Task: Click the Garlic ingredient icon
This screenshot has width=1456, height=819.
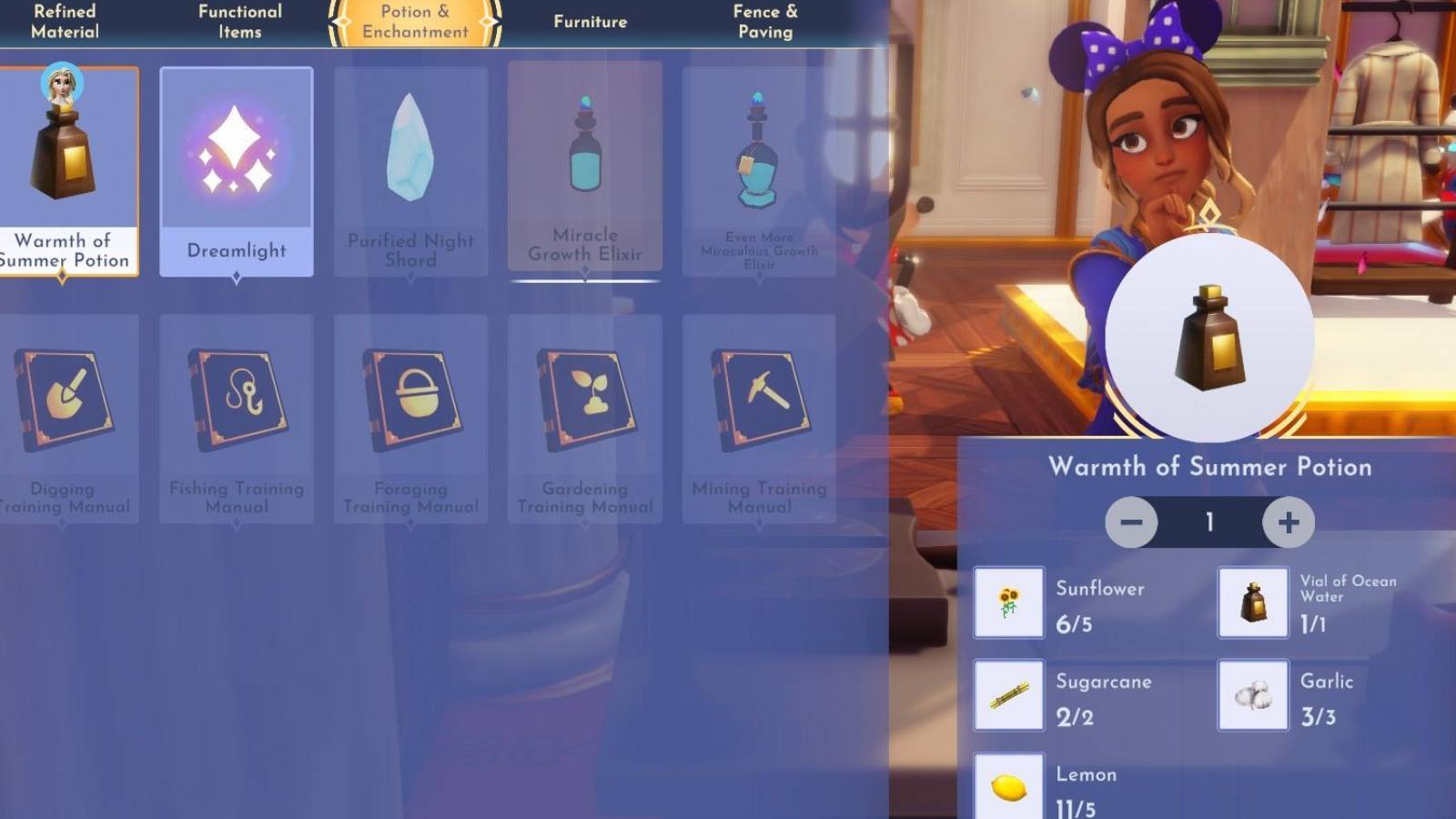Action: tap(1253, 695)
